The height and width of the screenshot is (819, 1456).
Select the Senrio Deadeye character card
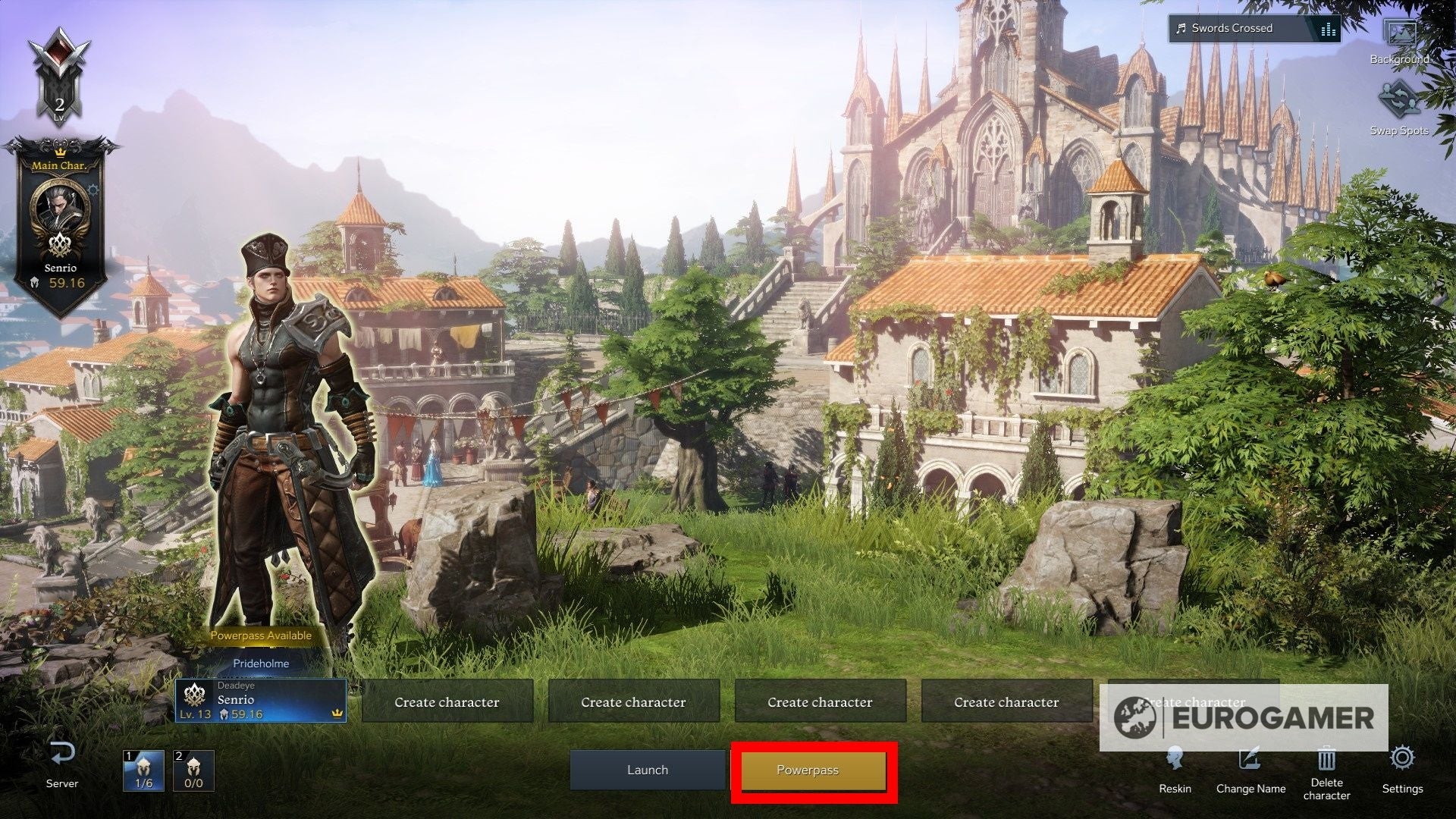[262, 699]
